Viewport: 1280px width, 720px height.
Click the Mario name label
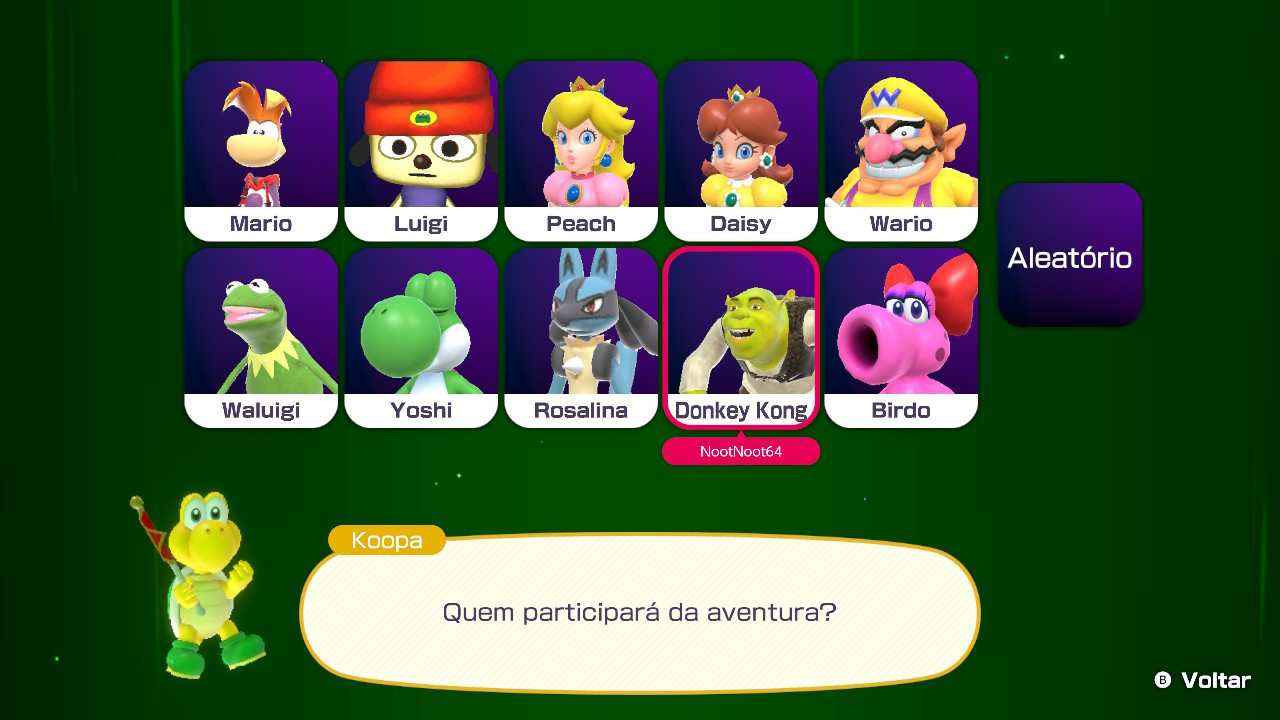[x=261, y=223]
